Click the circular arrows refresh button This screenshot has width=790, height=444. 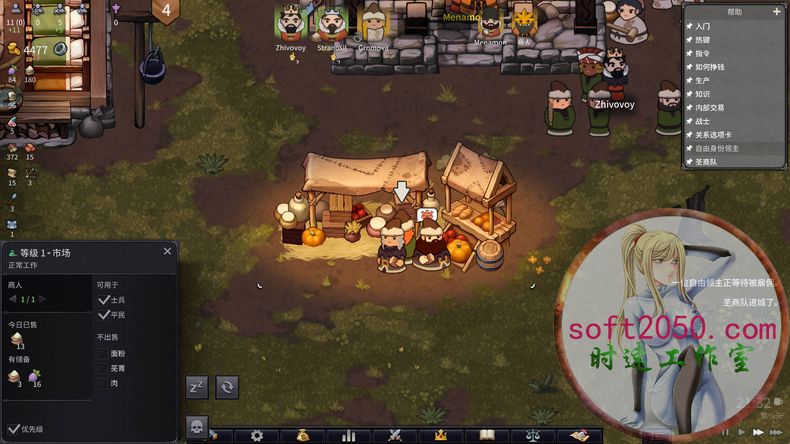click(x=227, y=387)
